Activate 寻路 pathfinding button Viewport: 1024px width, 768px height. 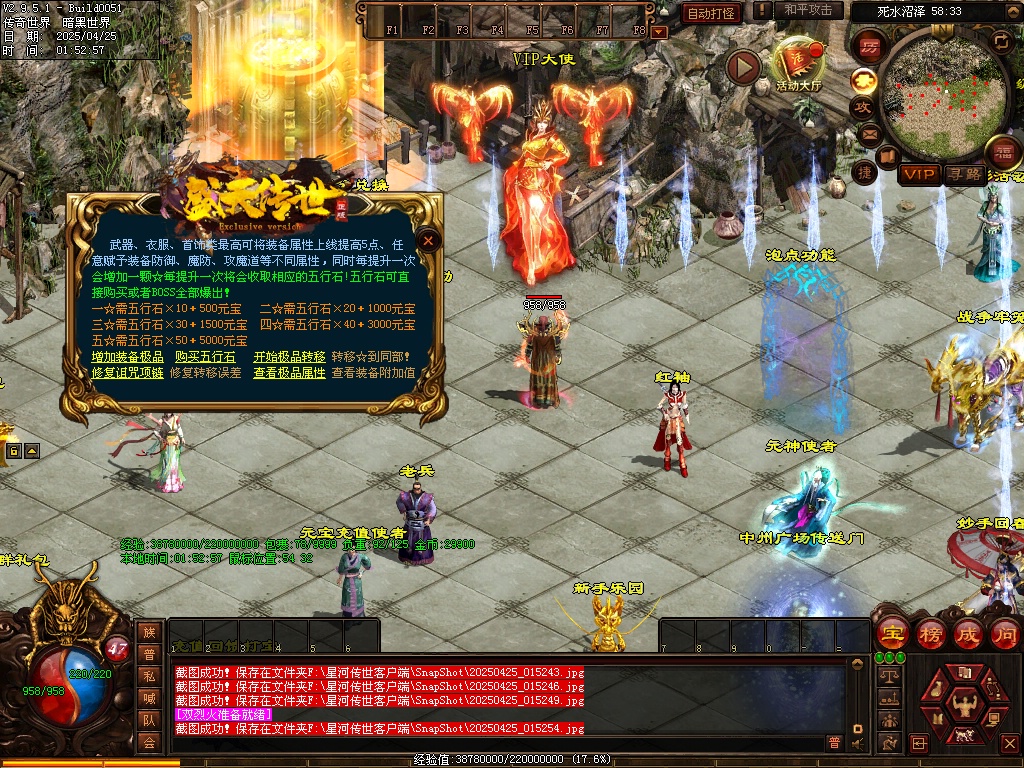965,174
